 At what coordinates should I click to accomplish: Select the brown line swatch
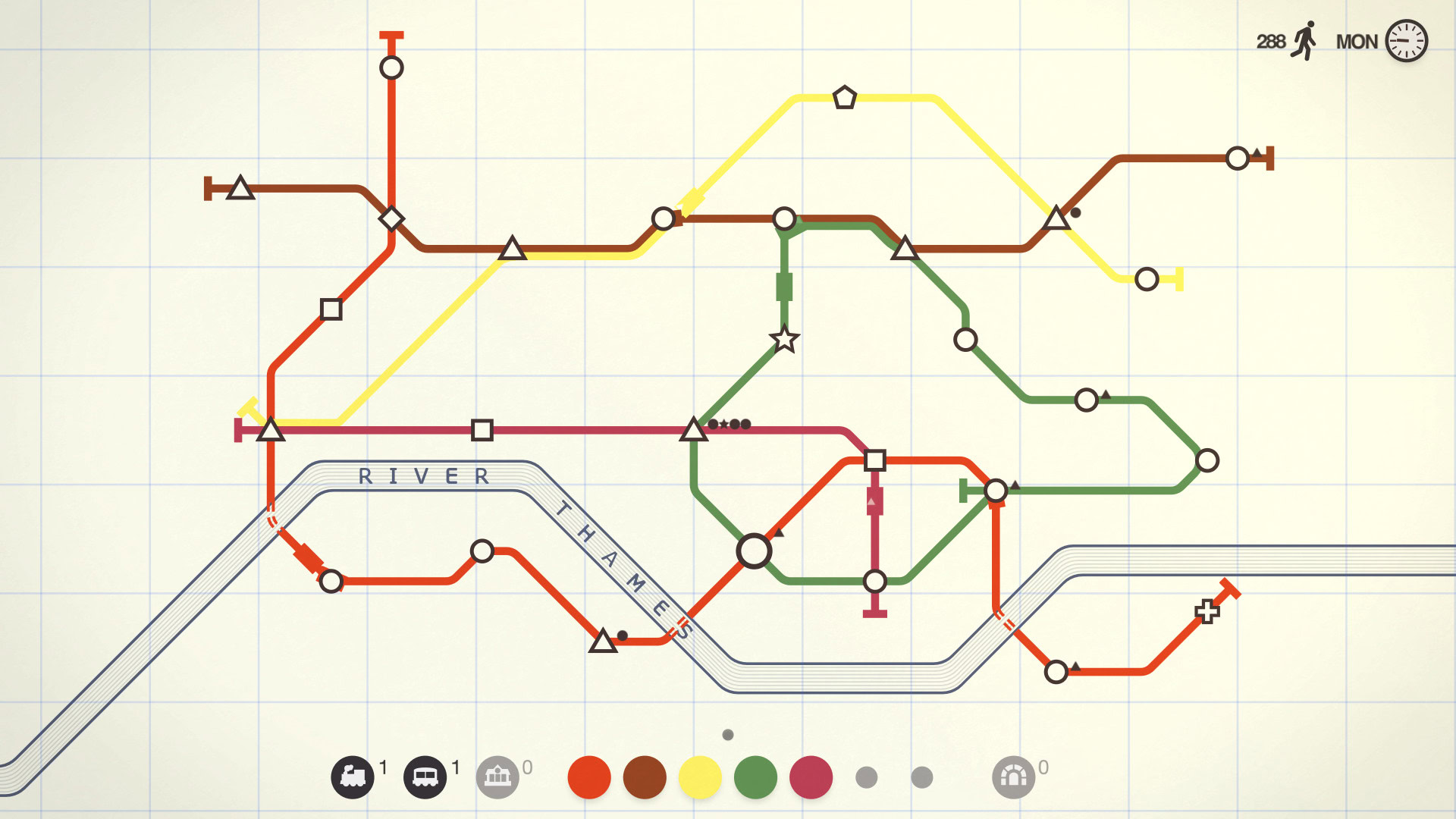coord(646,777)
